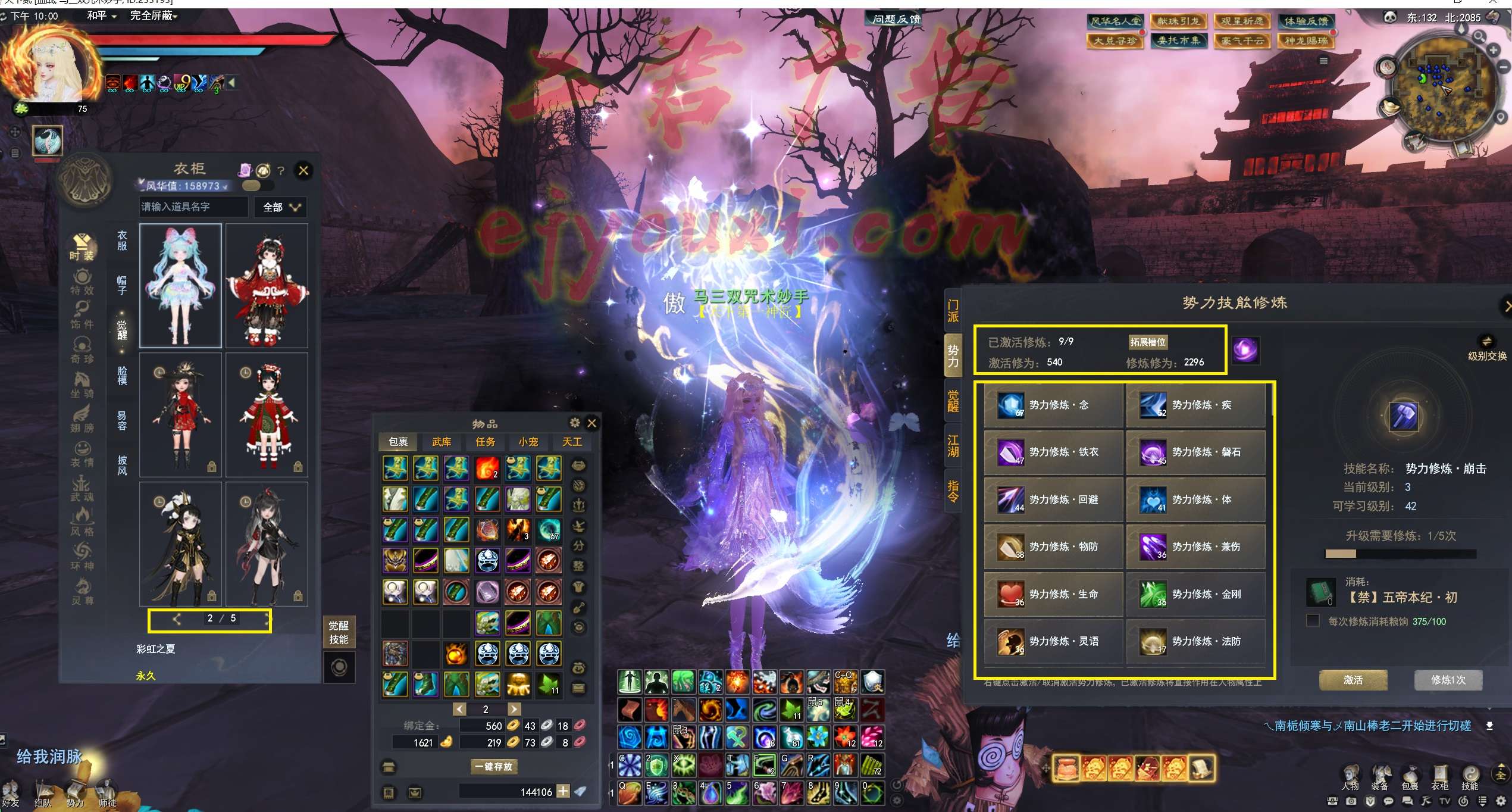Toggle 每次修炼消耗粮饷 checkbox
The width and height of the screenshot is (1512, 812).
(1313, 621)
